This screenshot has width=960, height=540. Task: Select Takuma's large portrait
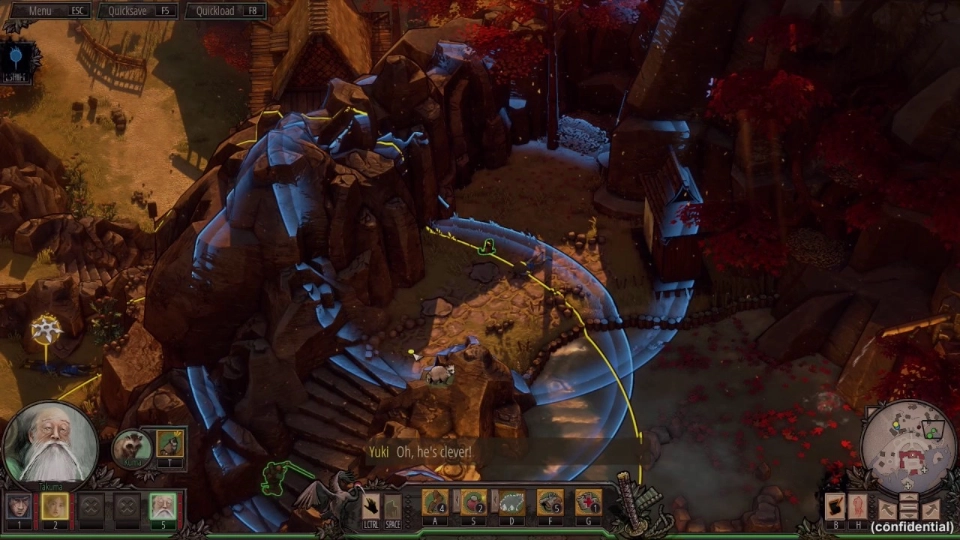pyautogui.click(x=50, y=446)
